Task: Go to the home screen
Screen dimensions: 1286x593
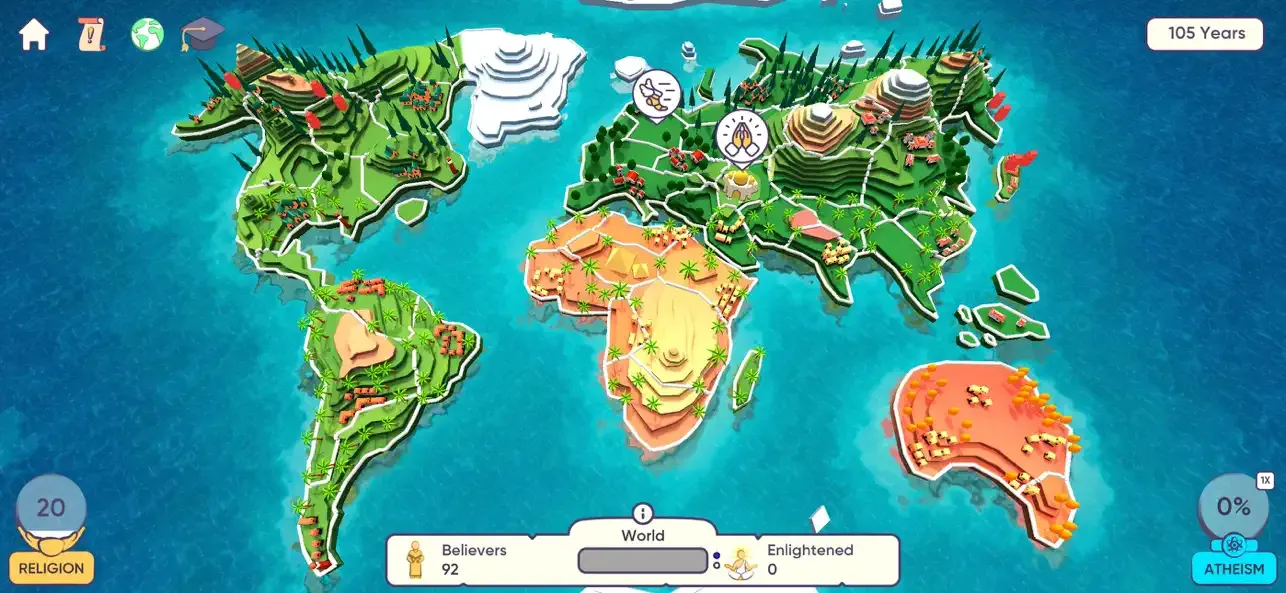Action: 34,35
